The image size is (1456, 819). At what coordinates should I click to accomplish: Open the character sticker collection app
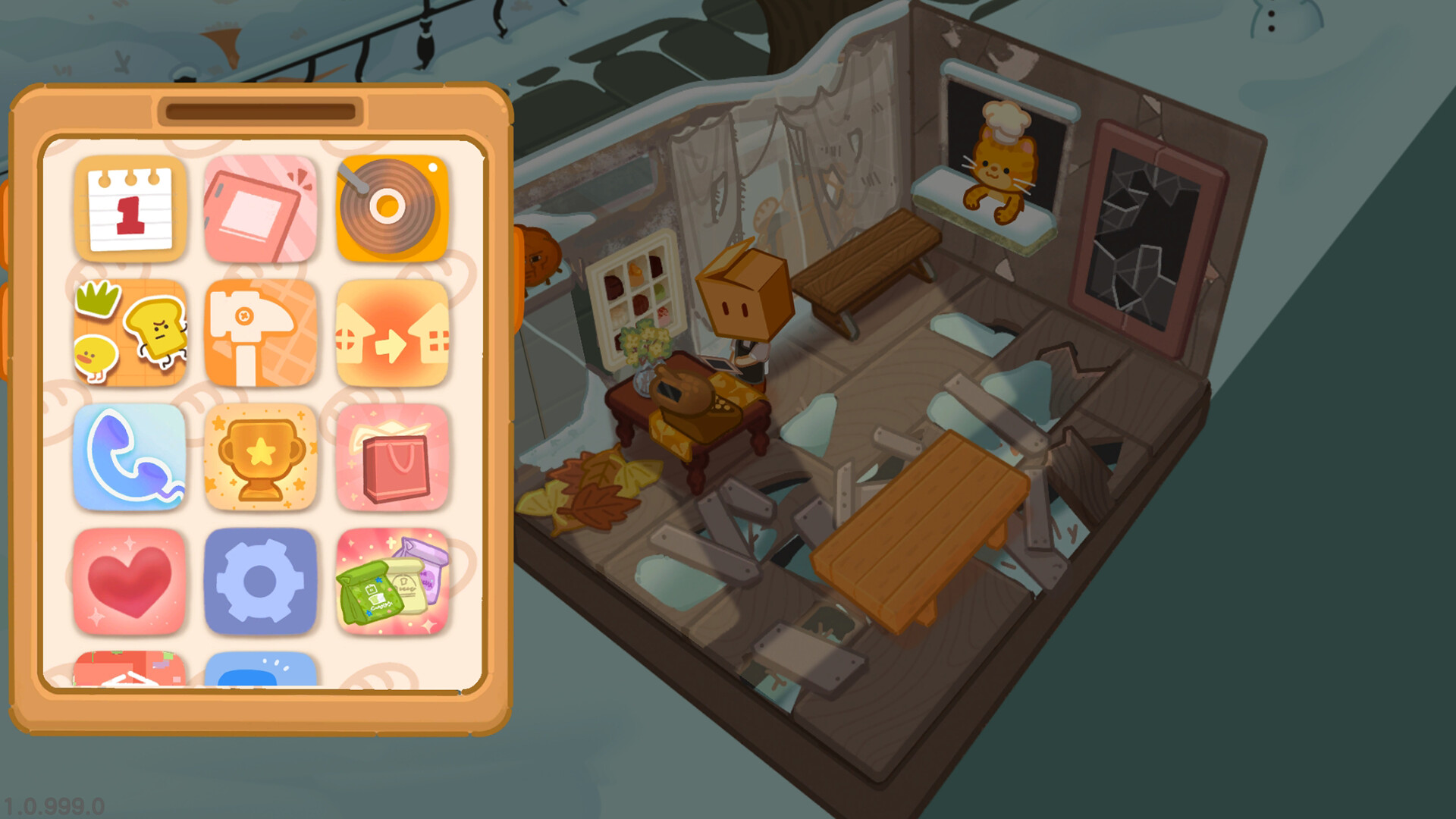click(x=130, y=332)
